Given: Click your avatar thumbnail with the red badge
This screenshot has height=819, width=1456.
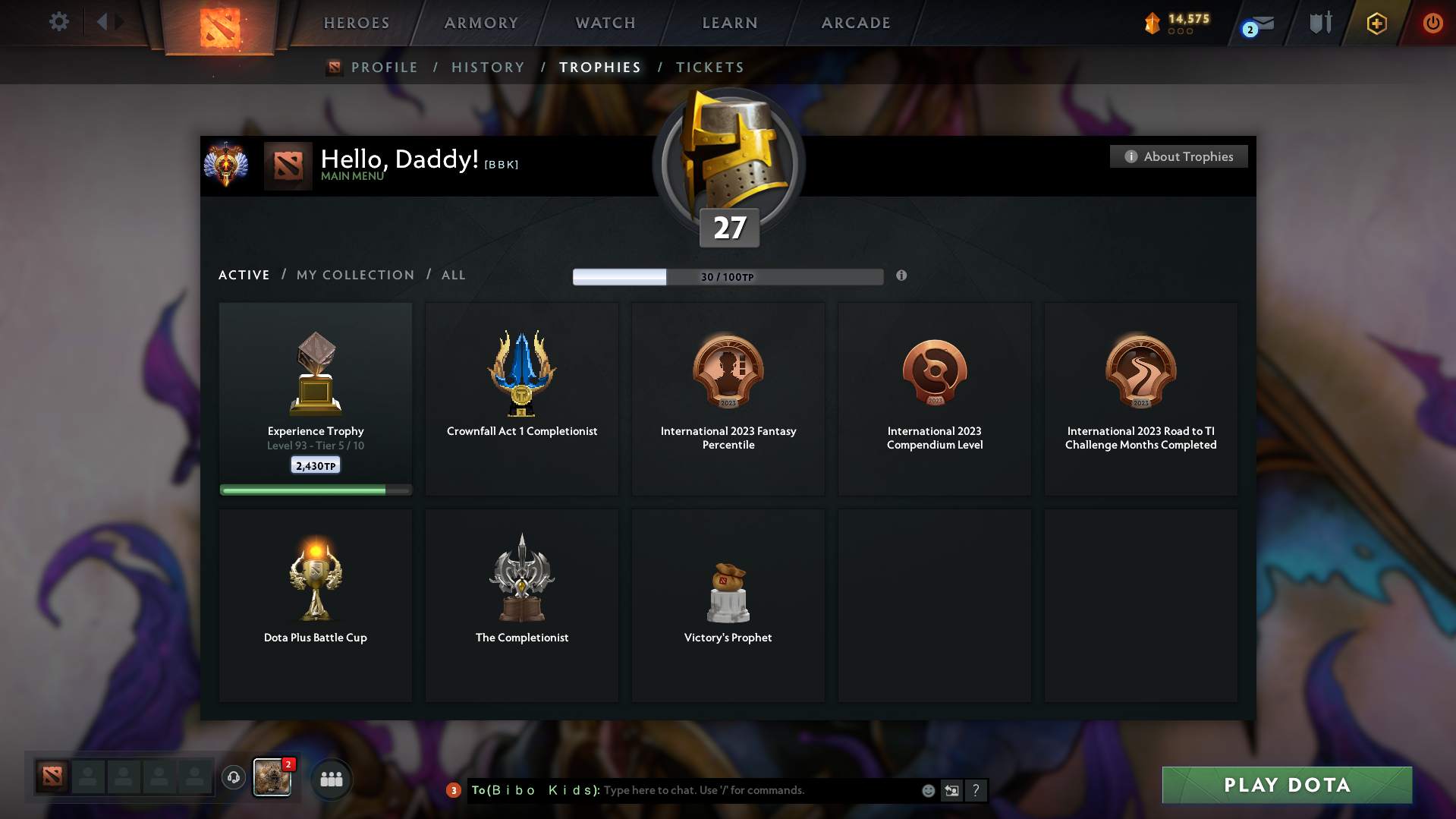Looking at the screenshot, I should (x=272, y=777).
